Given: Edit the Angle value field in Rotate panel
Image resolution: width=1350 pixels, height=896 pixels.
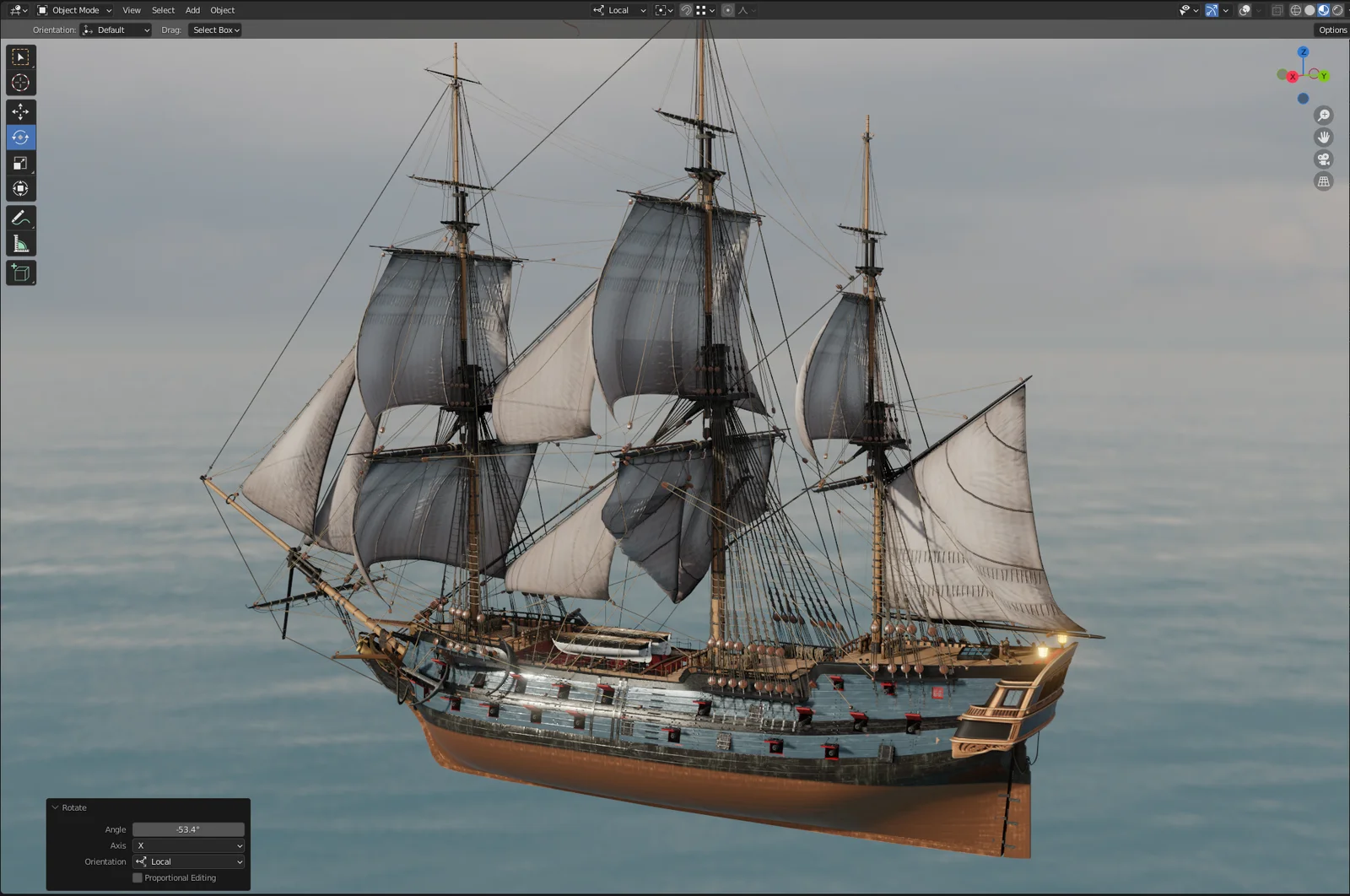Looking at the screenshot, I should click(187, 829).
